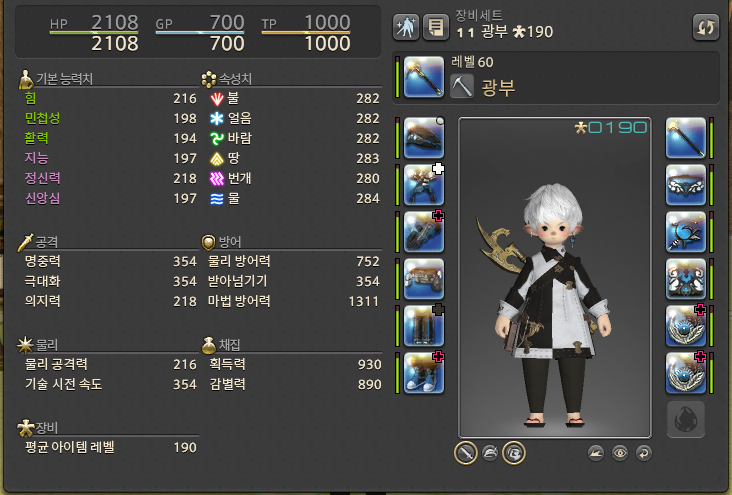Image resolution: width=732 pixels, height=495 pixels.
Task: Select the head gear slot
Action: point(424,138)
